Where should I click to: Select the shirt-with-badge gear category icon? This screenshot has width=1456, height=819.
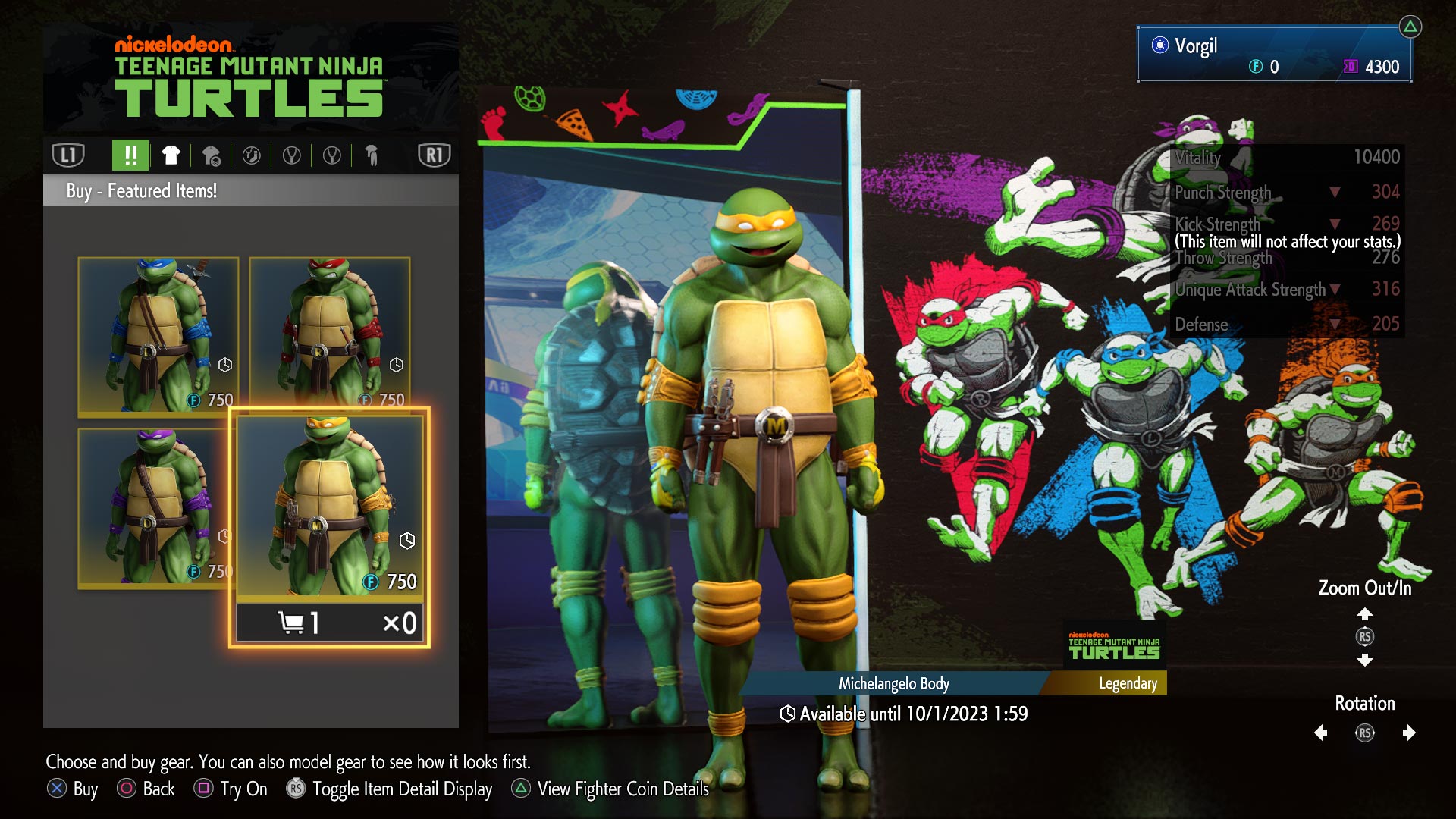pyautogui.click(x=212, y=156)
